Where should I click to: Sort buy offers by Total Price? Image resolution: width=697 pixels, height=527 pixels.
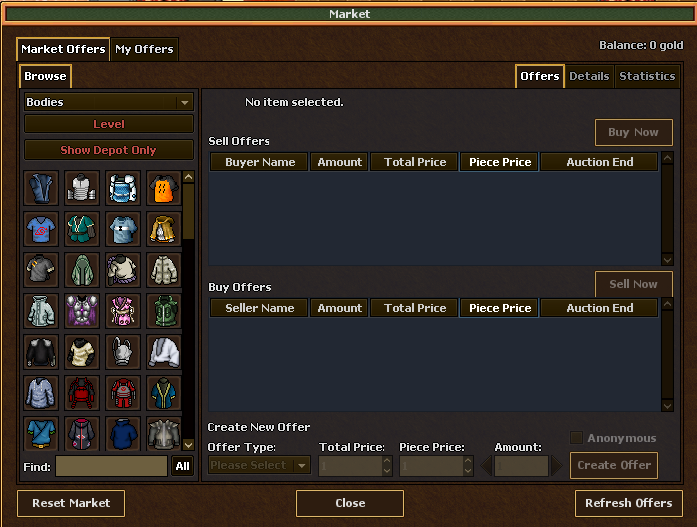[414, 308]
